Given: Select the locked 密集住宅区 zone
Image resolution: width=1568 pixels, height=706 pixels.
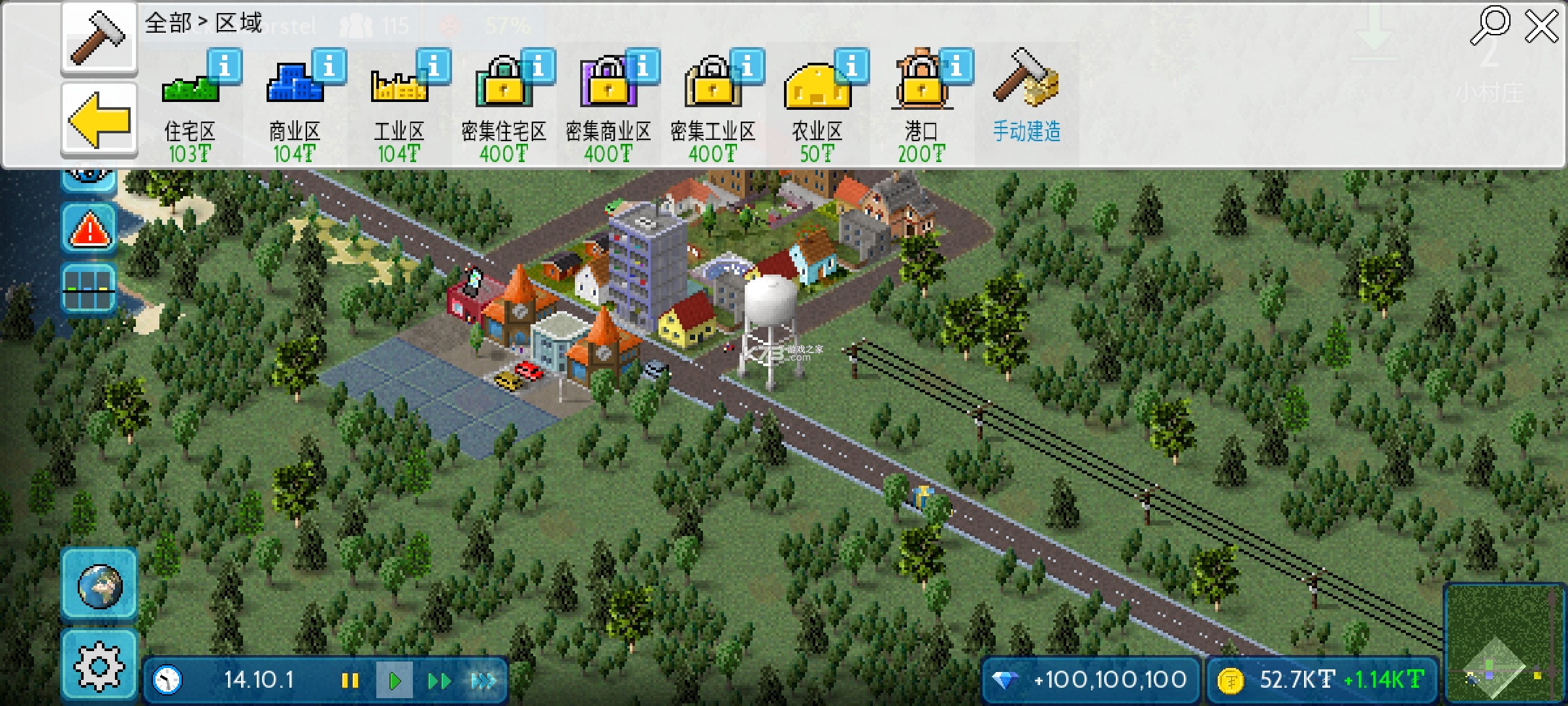Looking at the screenshot, I should click(x=503, y=105).
